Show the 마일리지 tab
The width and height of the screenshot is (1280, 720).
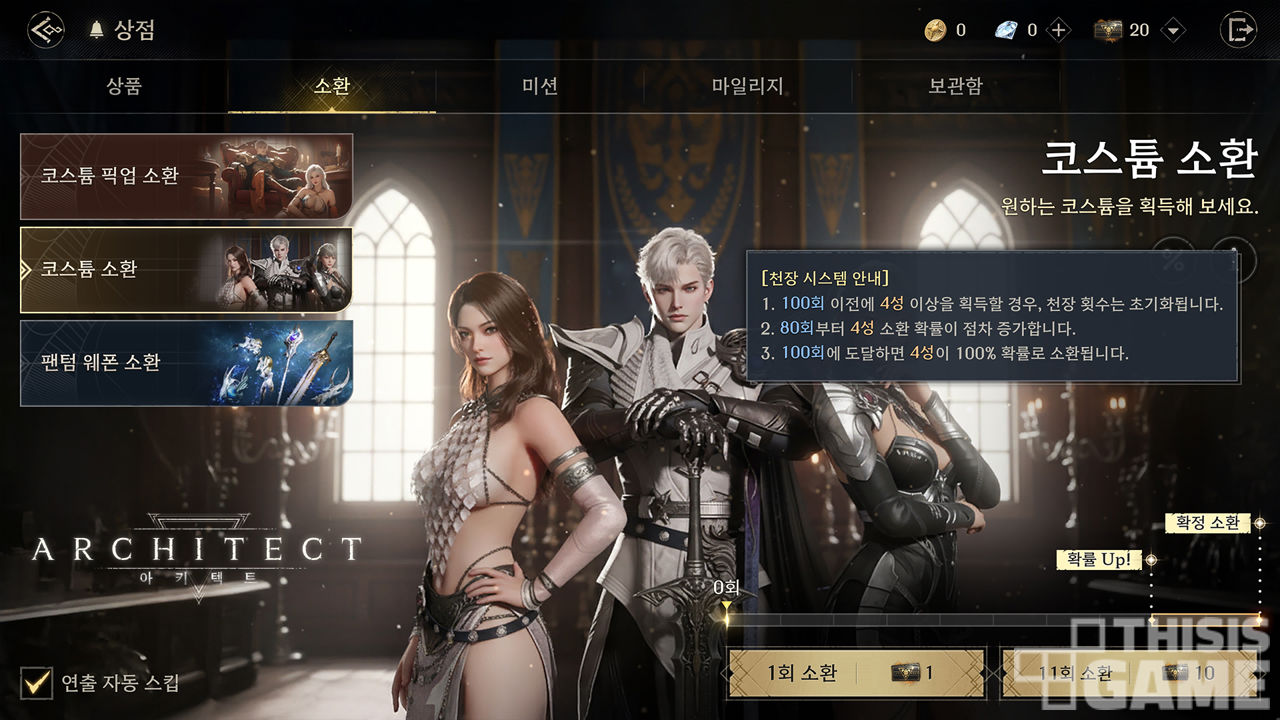pos(747,86)
